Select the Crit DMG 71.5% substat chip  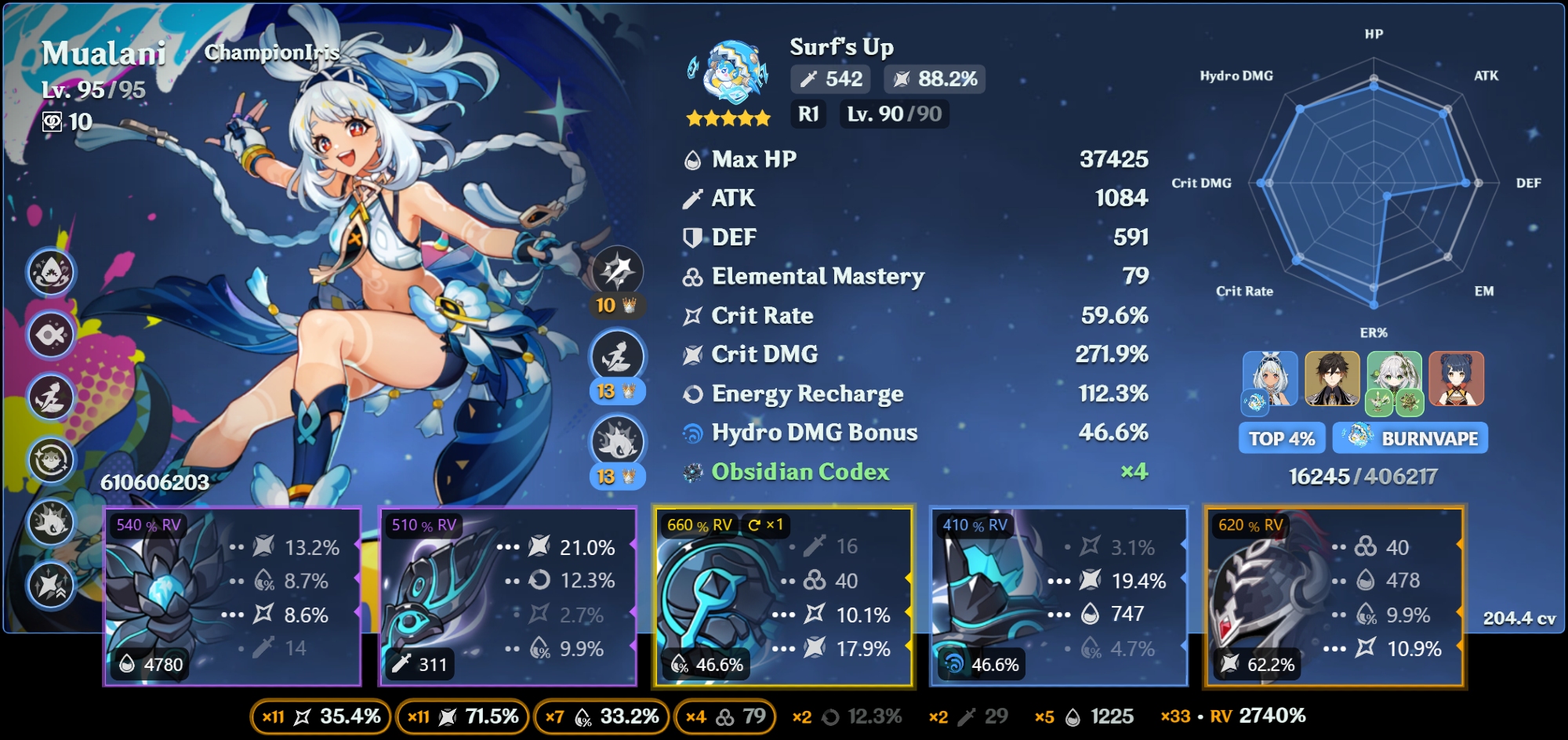[463, 716]
